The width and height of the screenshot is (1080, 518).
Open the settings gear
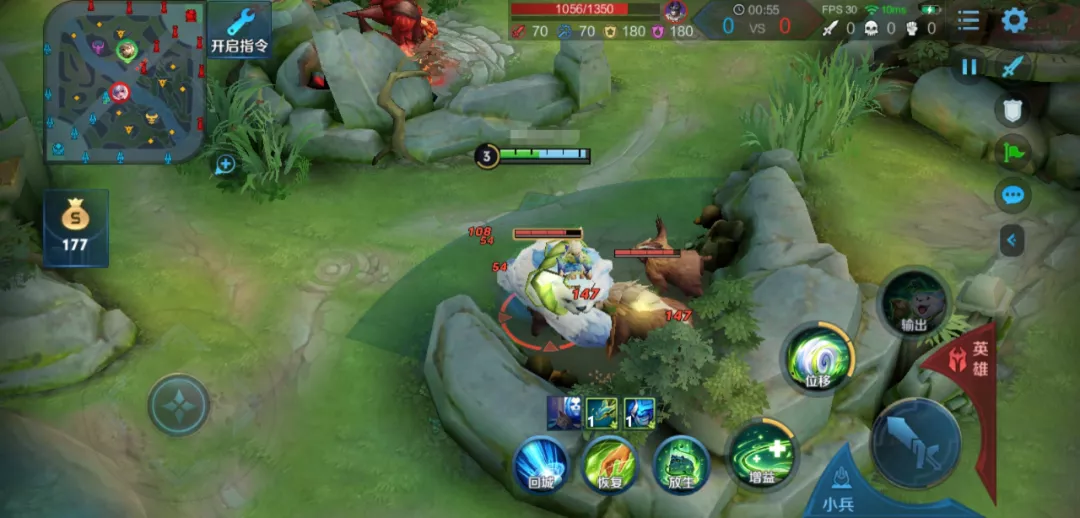1015,20
